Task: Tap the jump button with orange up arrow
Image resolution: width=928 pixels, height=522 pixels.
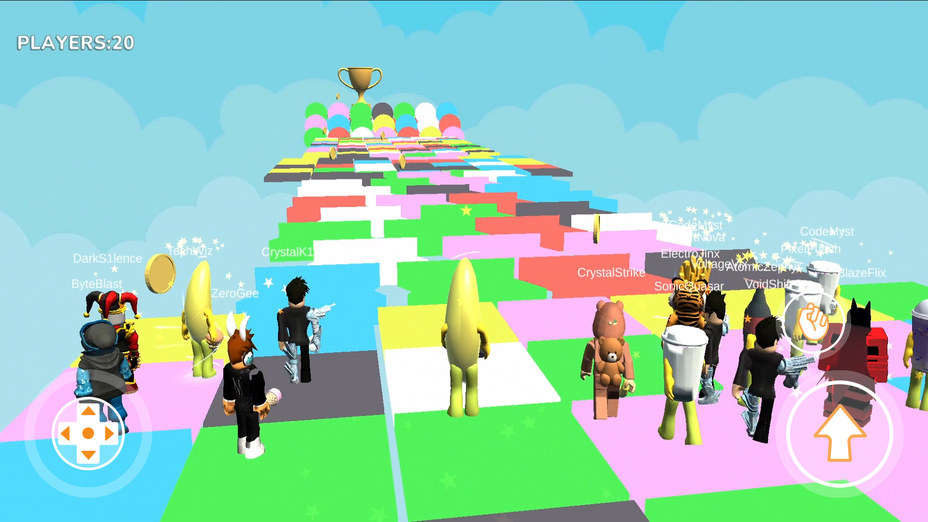Action: 839,434
